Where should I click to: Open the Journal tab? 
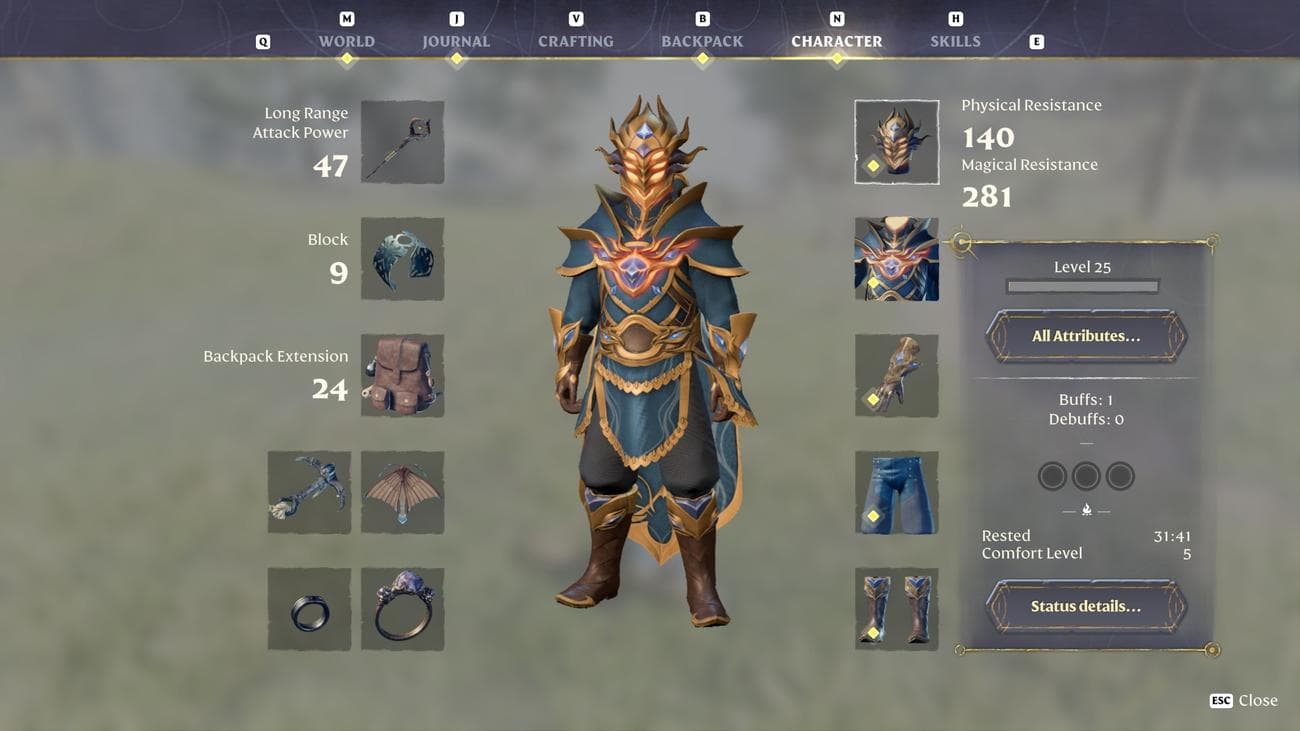click(x=456, y=41)
